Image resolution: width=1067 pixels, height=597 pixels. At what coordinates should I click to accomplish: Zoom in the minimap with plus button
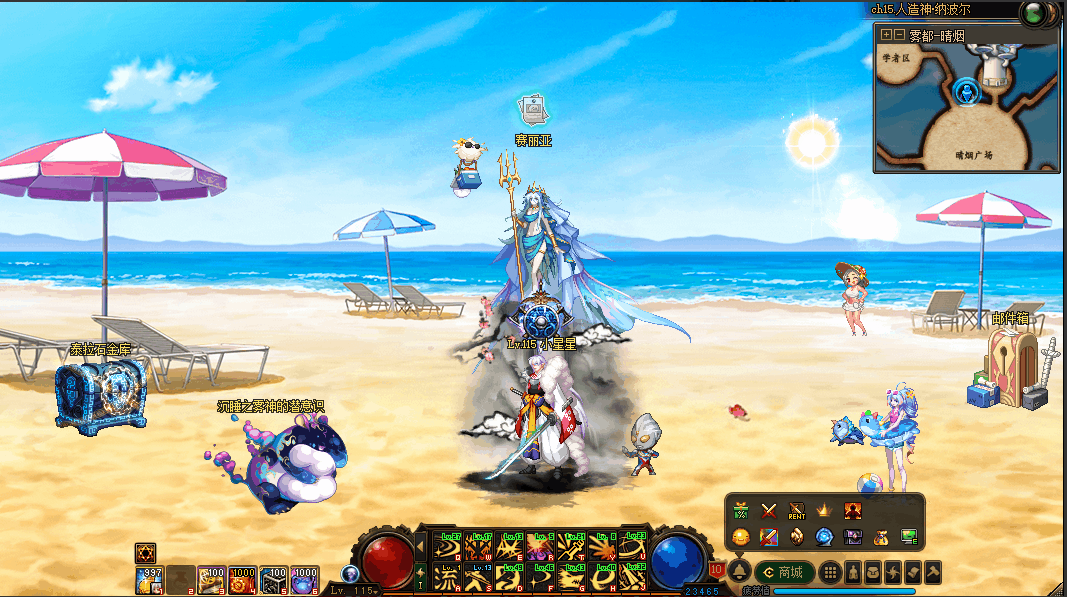886,35
